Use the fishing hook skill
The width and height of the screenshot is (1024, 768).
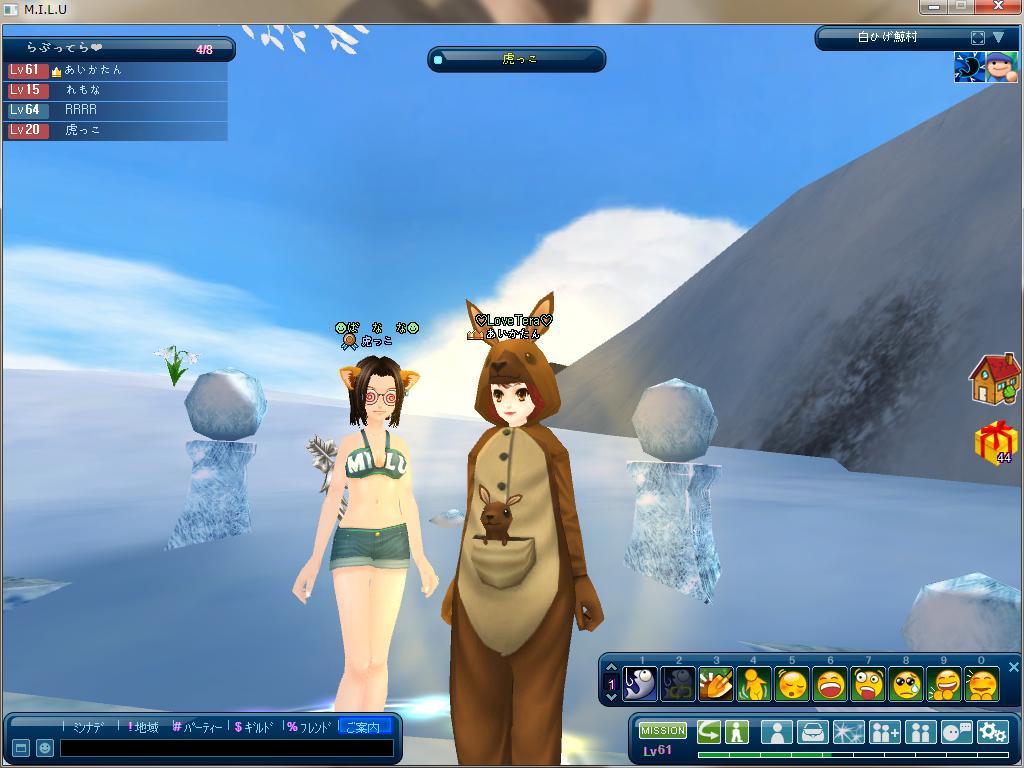640,685
